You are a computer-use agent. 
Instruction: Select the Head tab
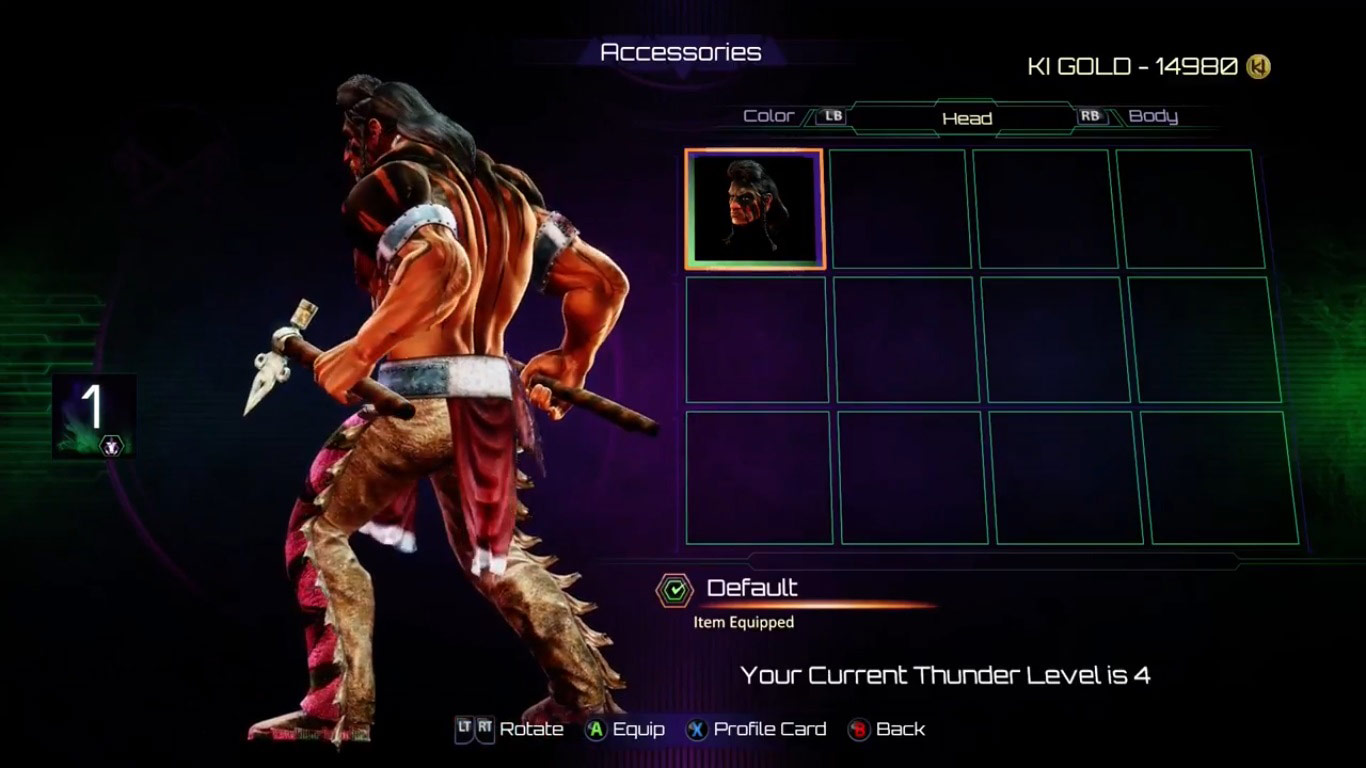(967, 118)
